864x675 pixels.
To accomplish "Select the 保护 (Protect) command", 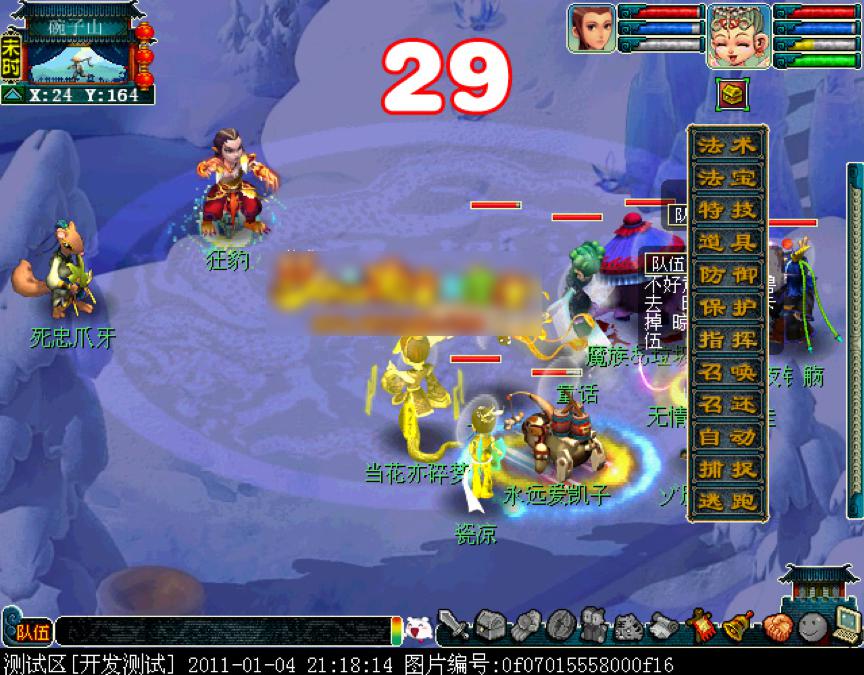I will point(728,307).
